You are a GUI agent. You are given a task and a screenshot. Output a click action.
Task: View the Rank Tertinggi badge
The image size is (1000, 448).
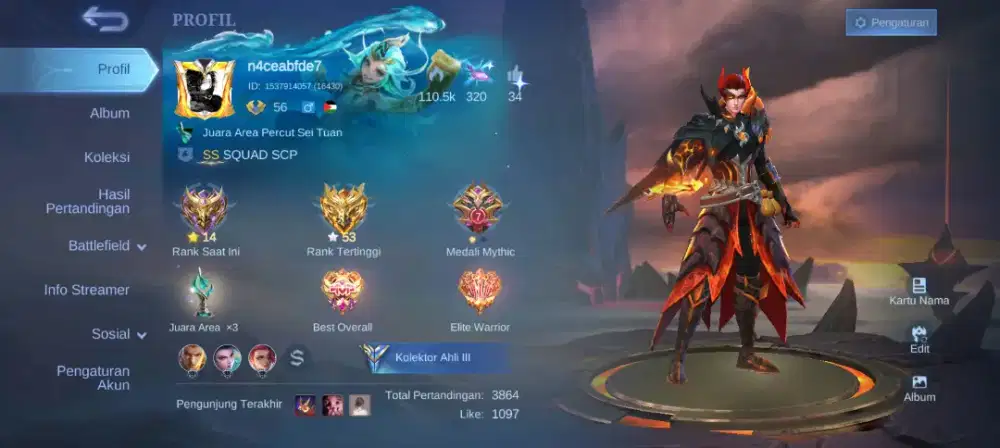pos(343,210)
